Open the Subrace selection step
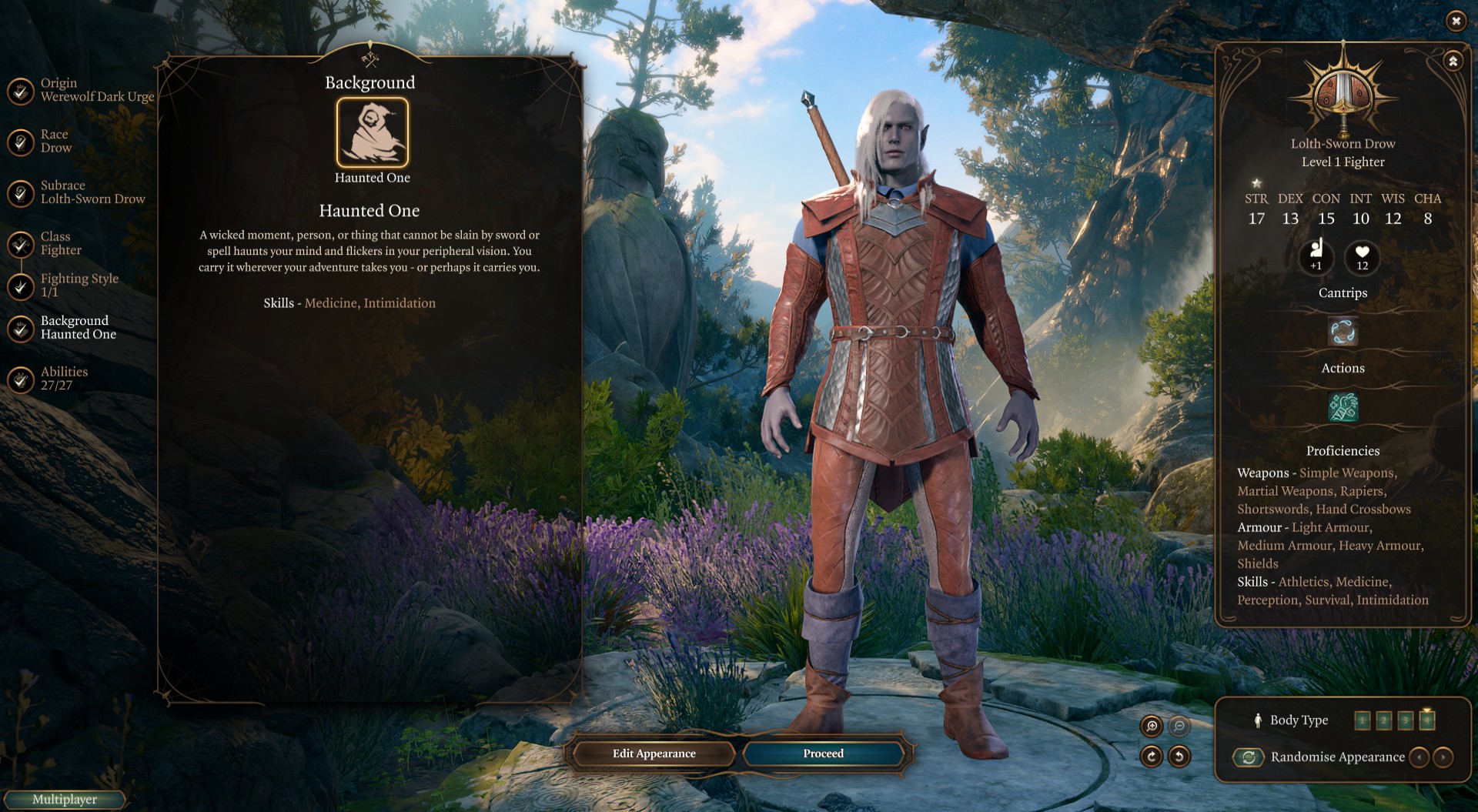This screenshot has width=1478, height=812. 21,192
